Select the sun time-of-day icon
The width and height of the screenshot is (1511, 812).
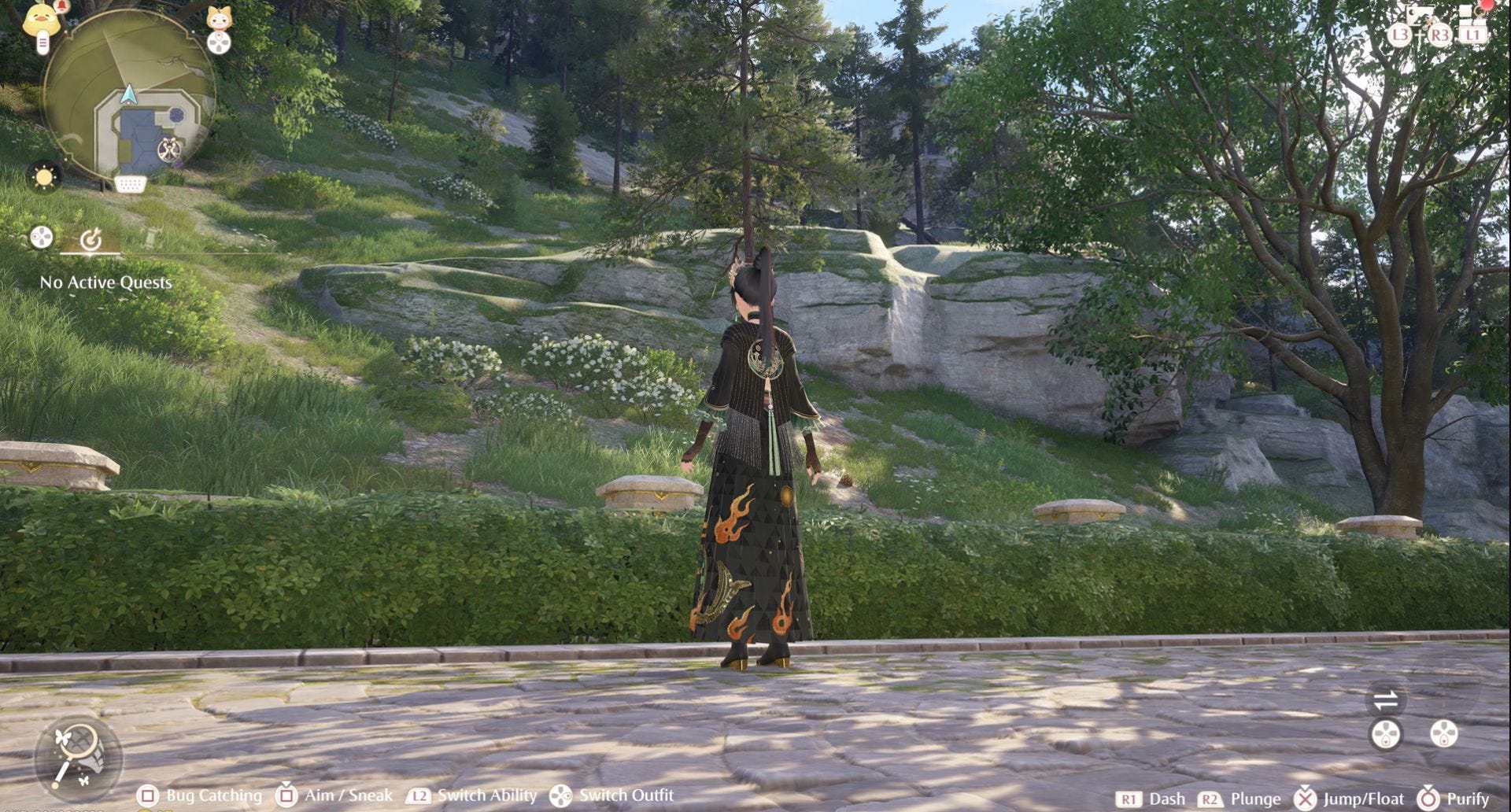point(44,176)
